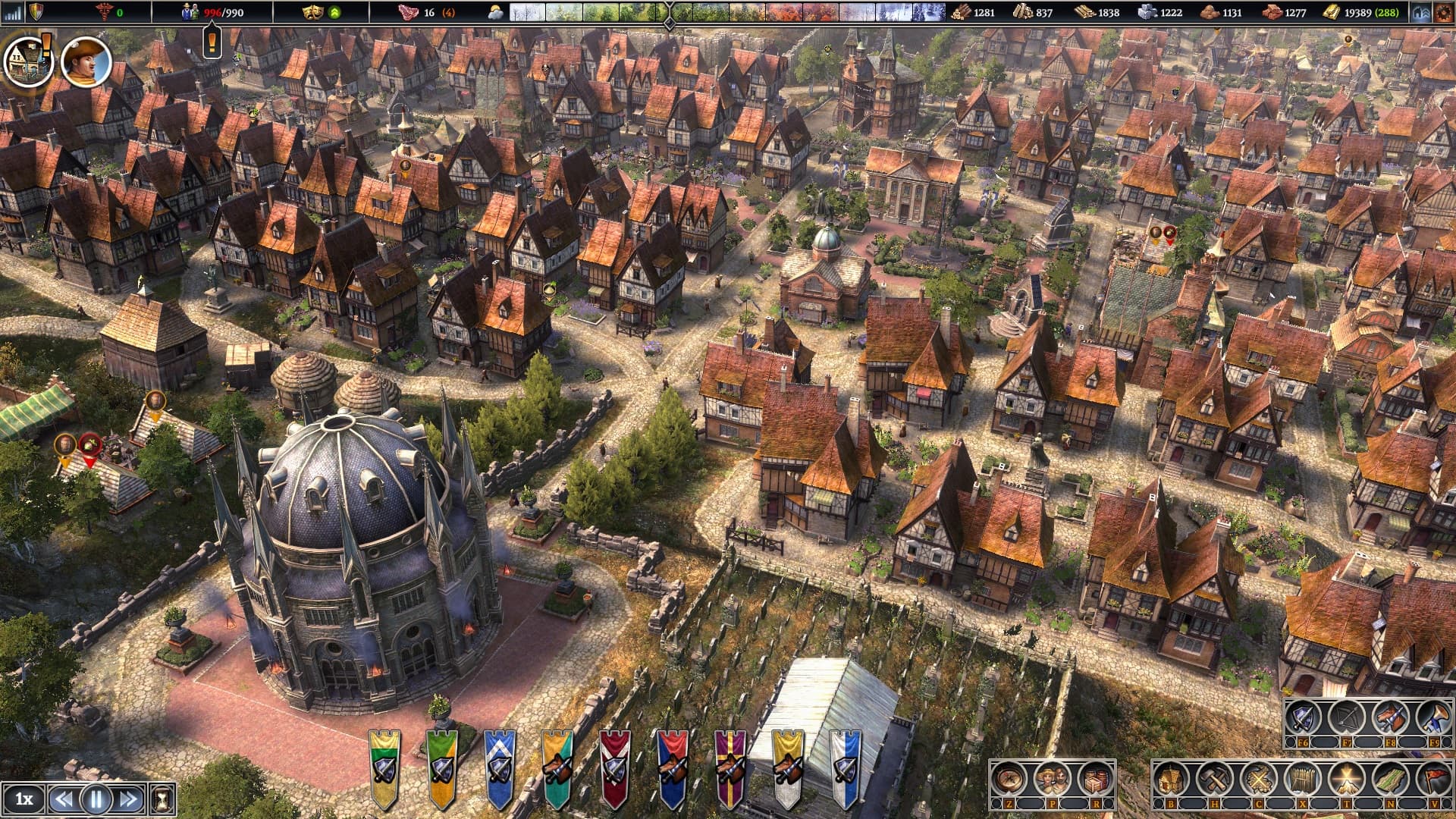This screenshot has width=1456, height=819.
Task: Open the house notification portrait with exclamation mark
Action: pos(28,61)
